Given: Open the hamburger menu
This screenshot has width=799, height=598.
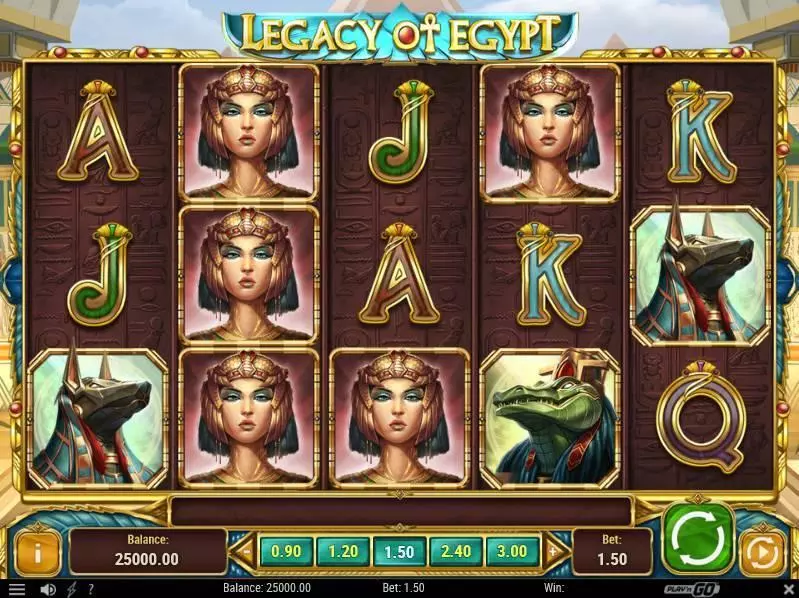Looking at the screenshot, I should tap(16, 589).
